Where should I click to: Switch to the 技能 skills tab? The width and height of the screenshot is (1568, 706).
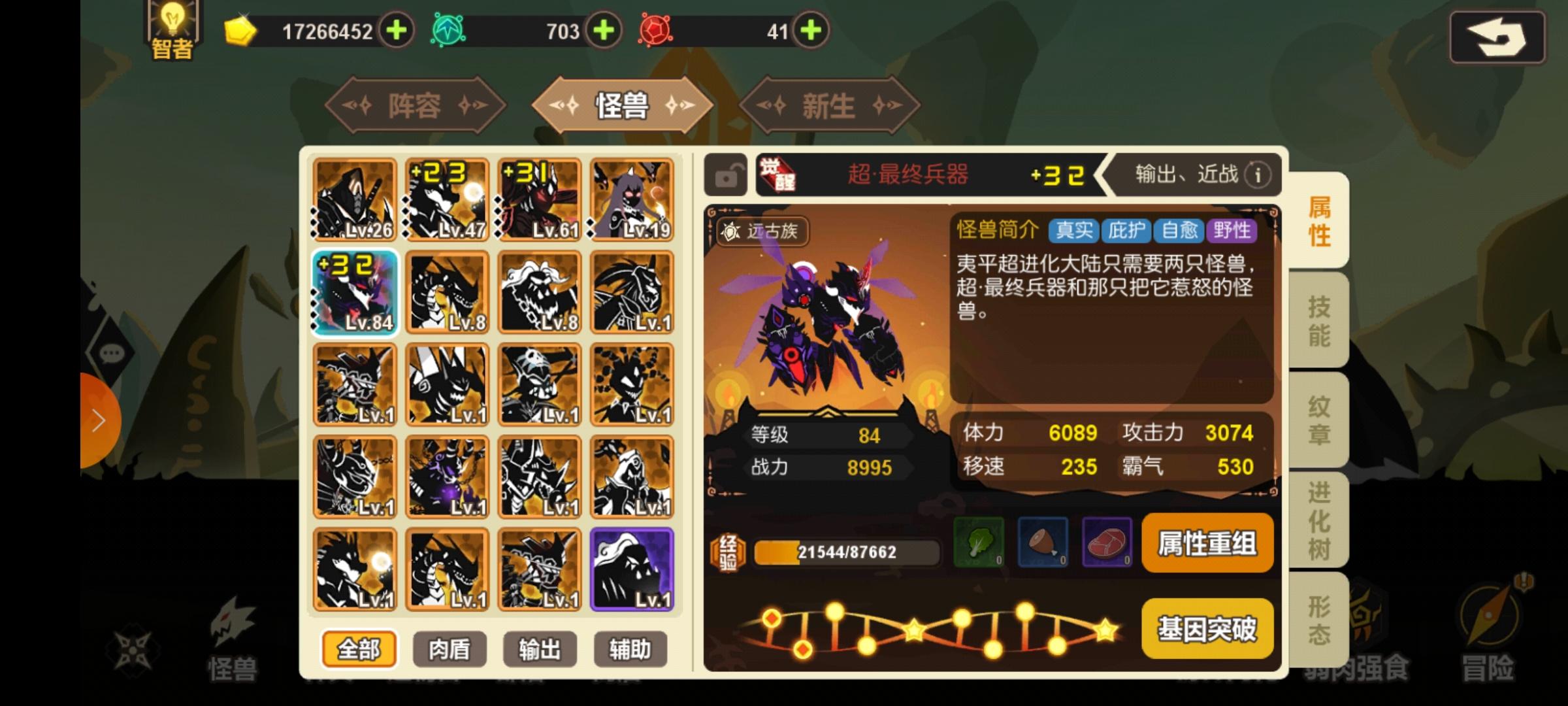[1320, 320]
